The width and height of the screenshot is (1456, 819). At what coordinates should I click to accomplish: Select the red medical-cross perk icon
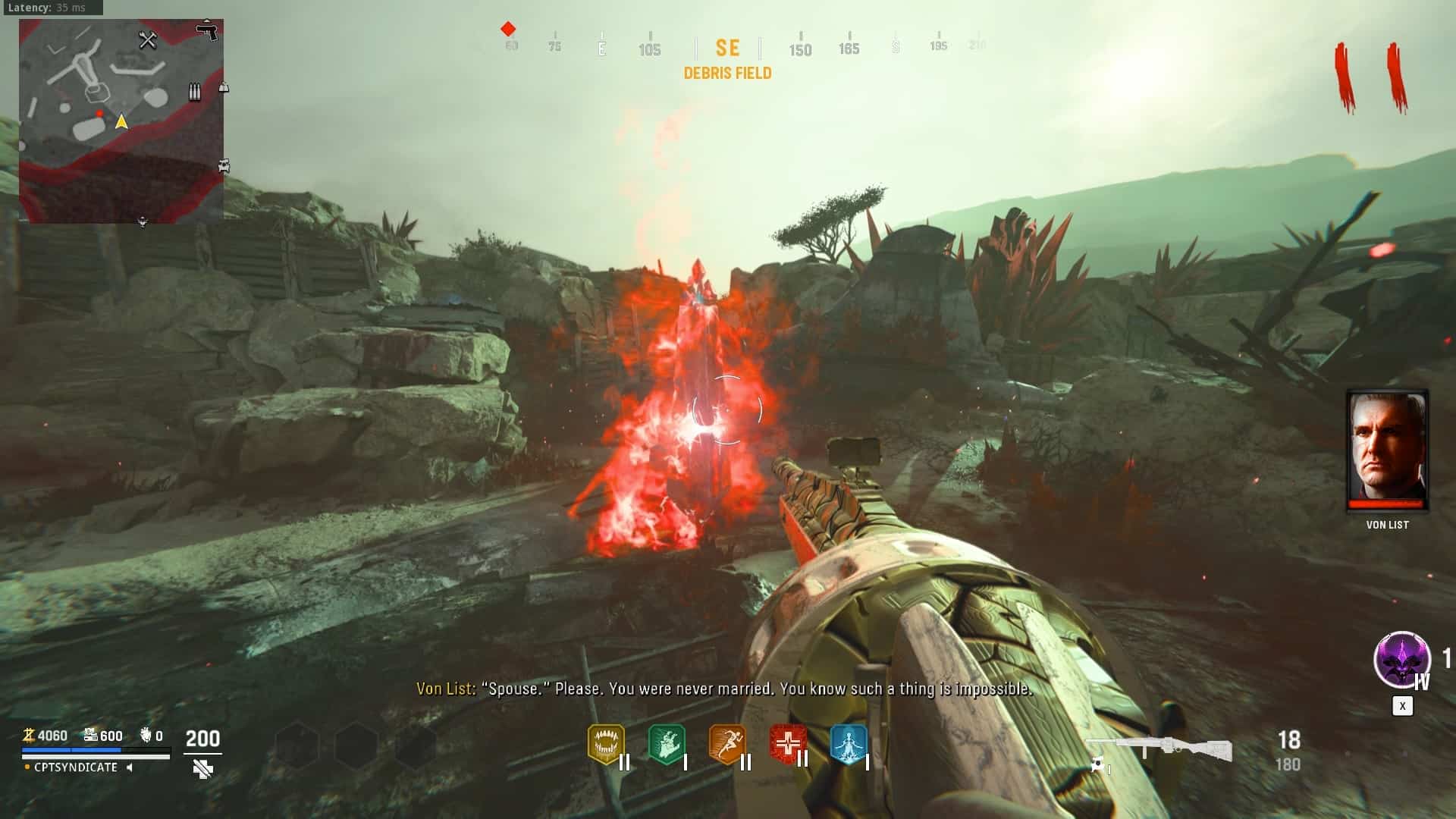pos(787,744)
